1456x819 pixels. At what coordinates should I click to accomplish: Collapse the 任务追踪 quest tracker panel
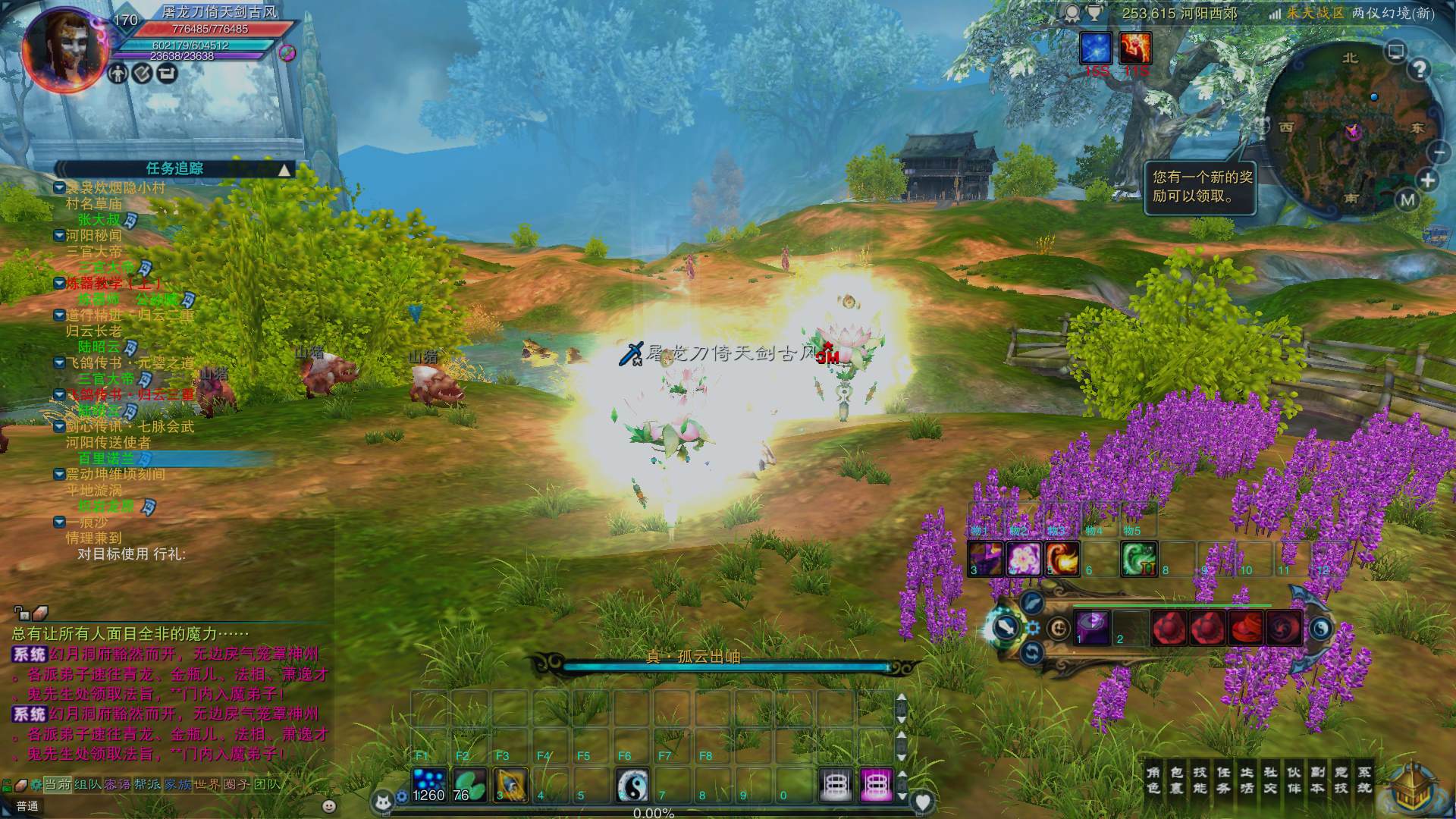coord(284,169)
